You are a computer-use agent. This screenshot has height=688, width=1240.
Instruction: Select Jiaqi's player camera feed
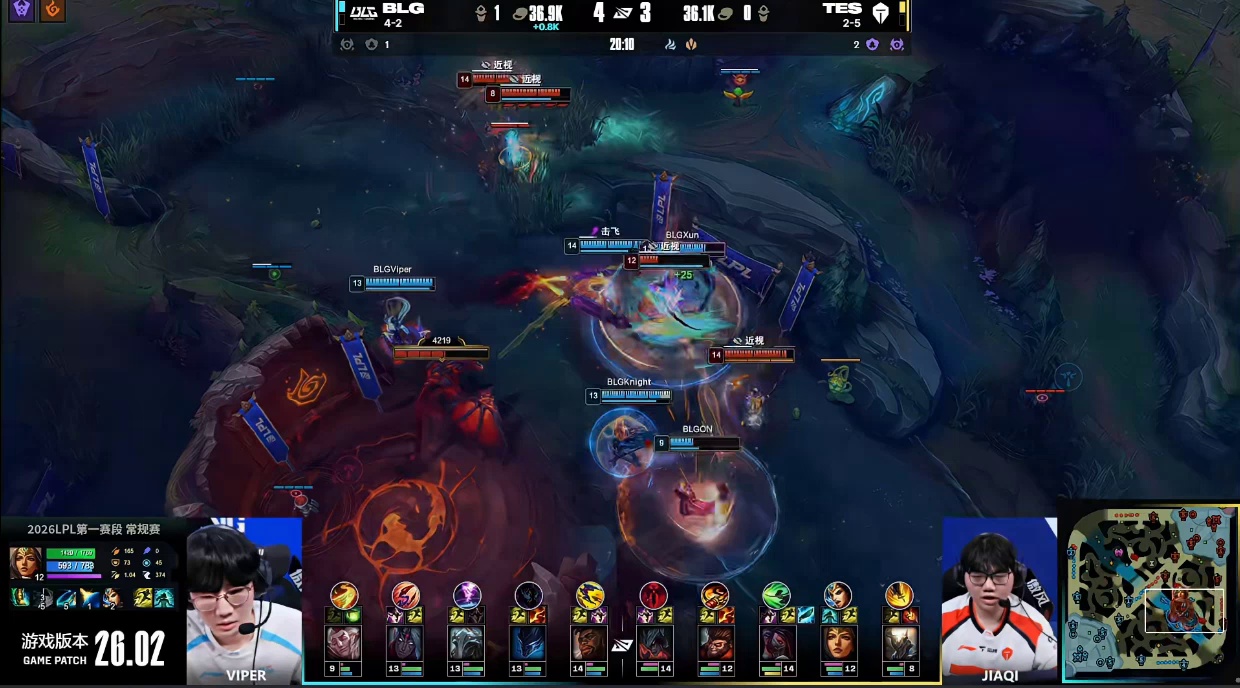[999, 598]
